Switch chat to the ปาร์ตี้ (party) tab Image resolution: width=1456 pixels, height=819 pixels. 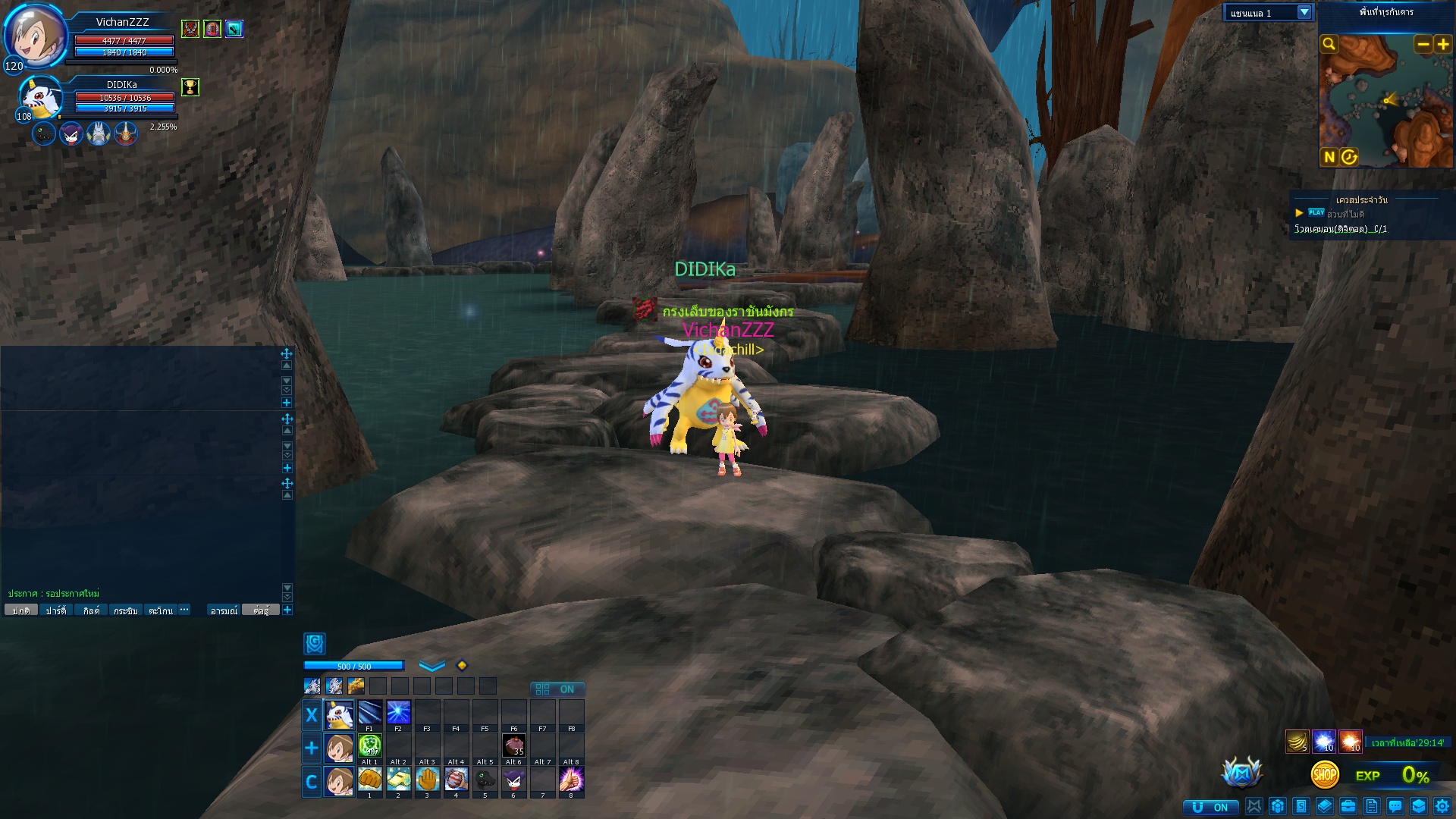pyautogui.click(x=55, y=610)
